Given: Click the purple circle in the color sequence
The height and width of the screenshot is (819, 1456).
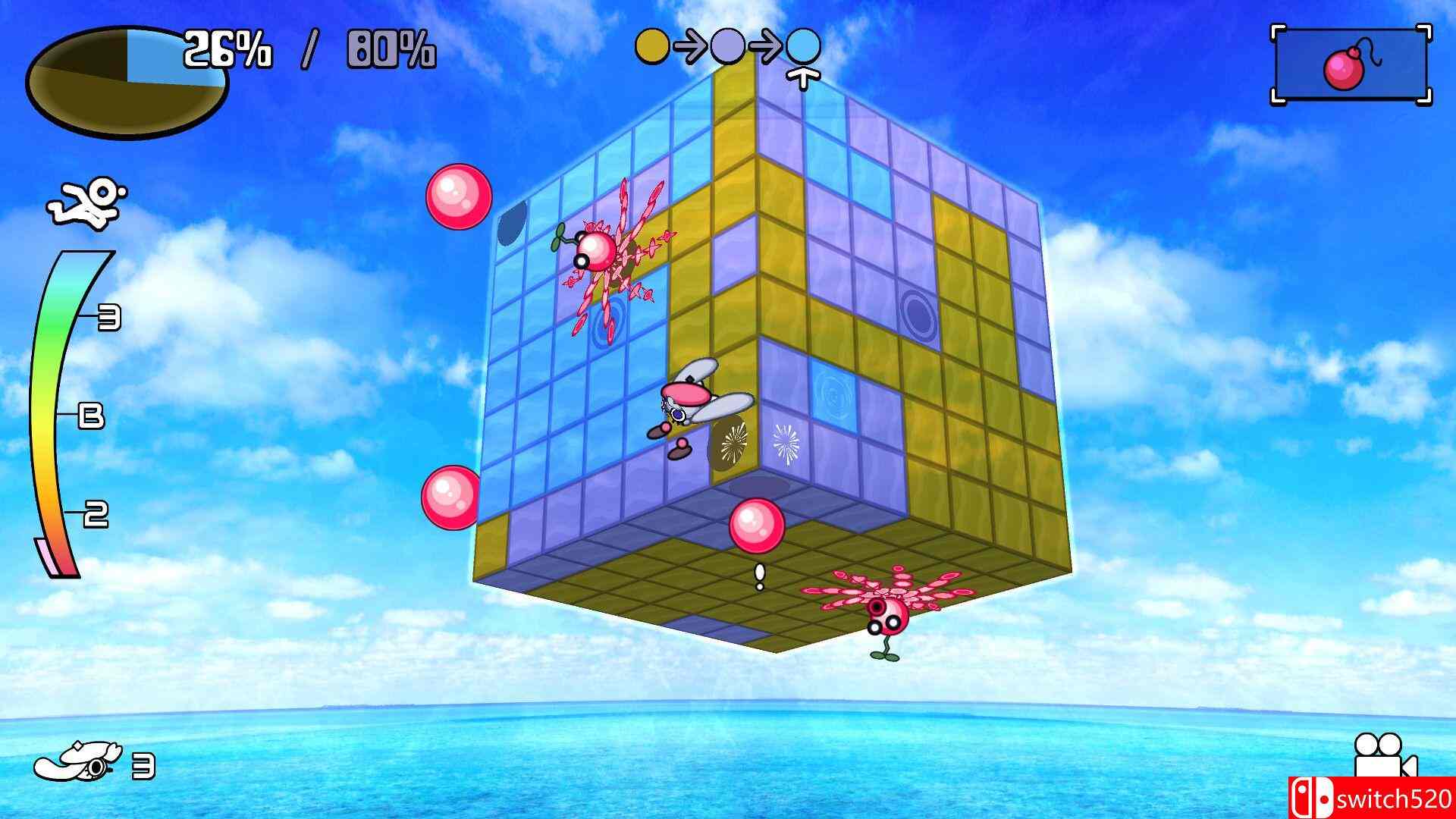Looking at the screenshot, I should pos(728,45).
